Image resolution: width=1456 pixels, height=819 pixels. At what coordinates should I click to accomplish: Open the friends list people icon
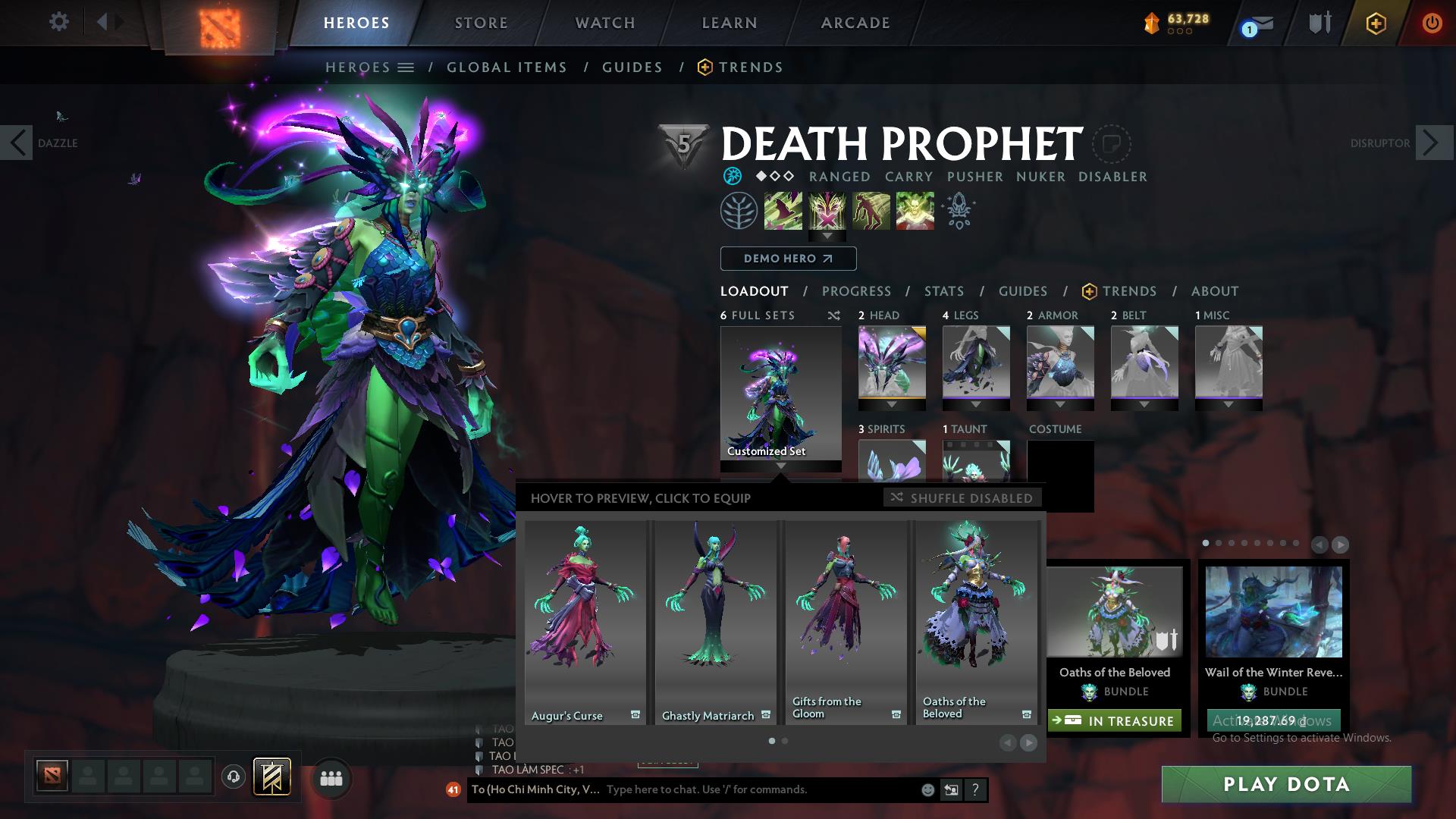click(x=330, y=777)
